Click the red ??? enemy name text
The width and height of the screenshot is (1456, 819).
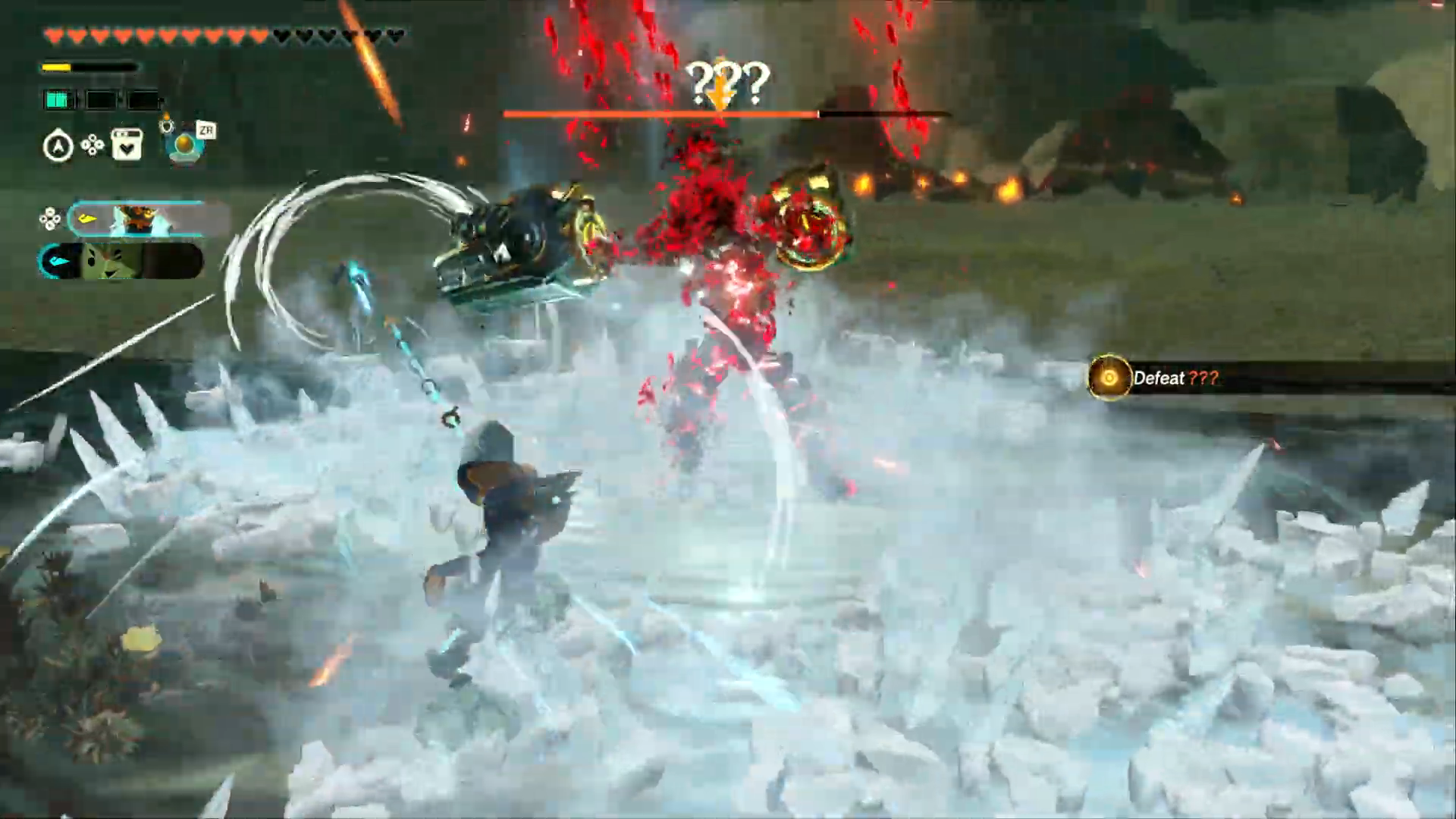tap(1206, 378)
